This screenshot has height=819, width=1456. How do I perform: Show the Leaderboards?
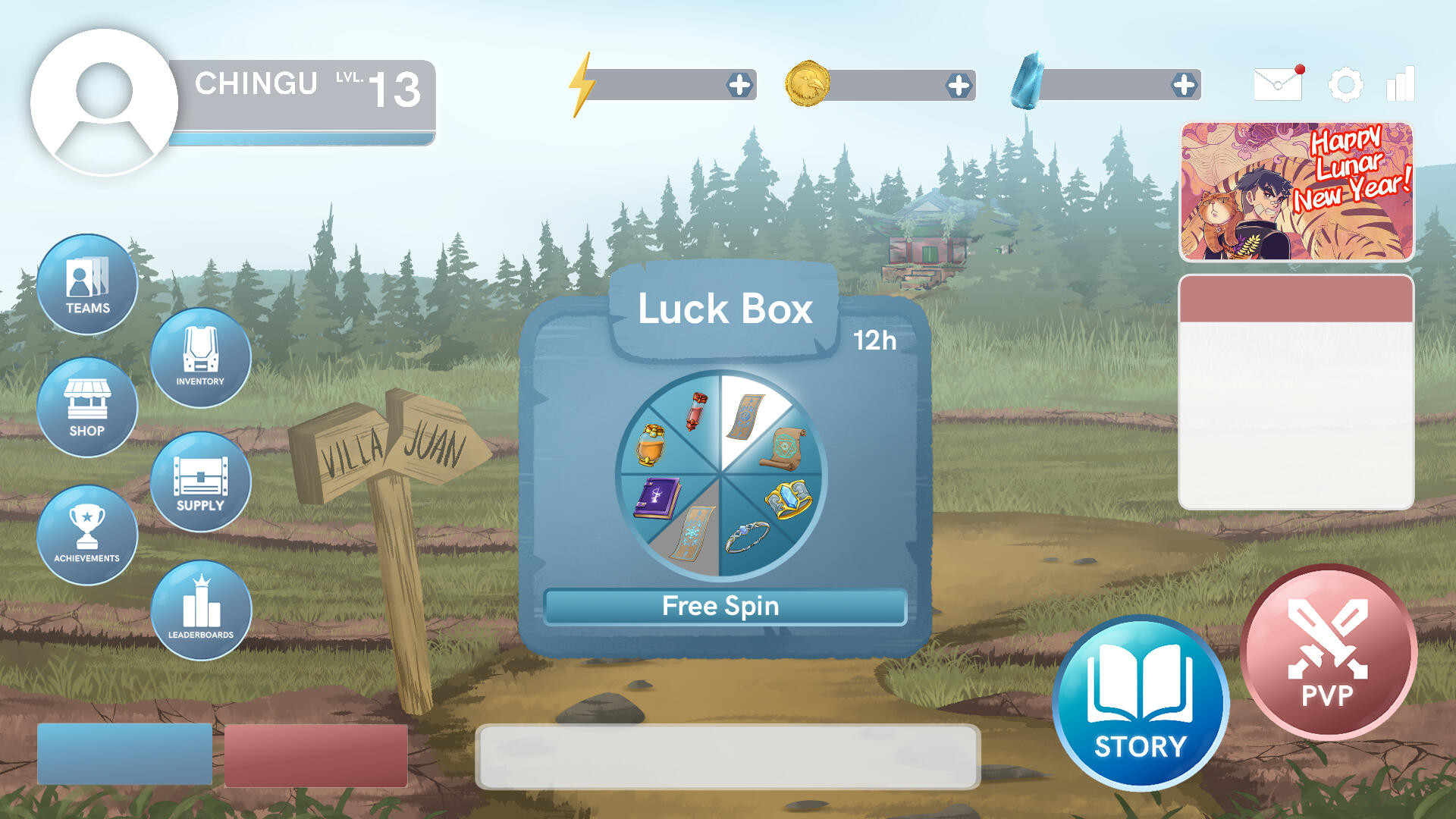click(x=201, y=610)
